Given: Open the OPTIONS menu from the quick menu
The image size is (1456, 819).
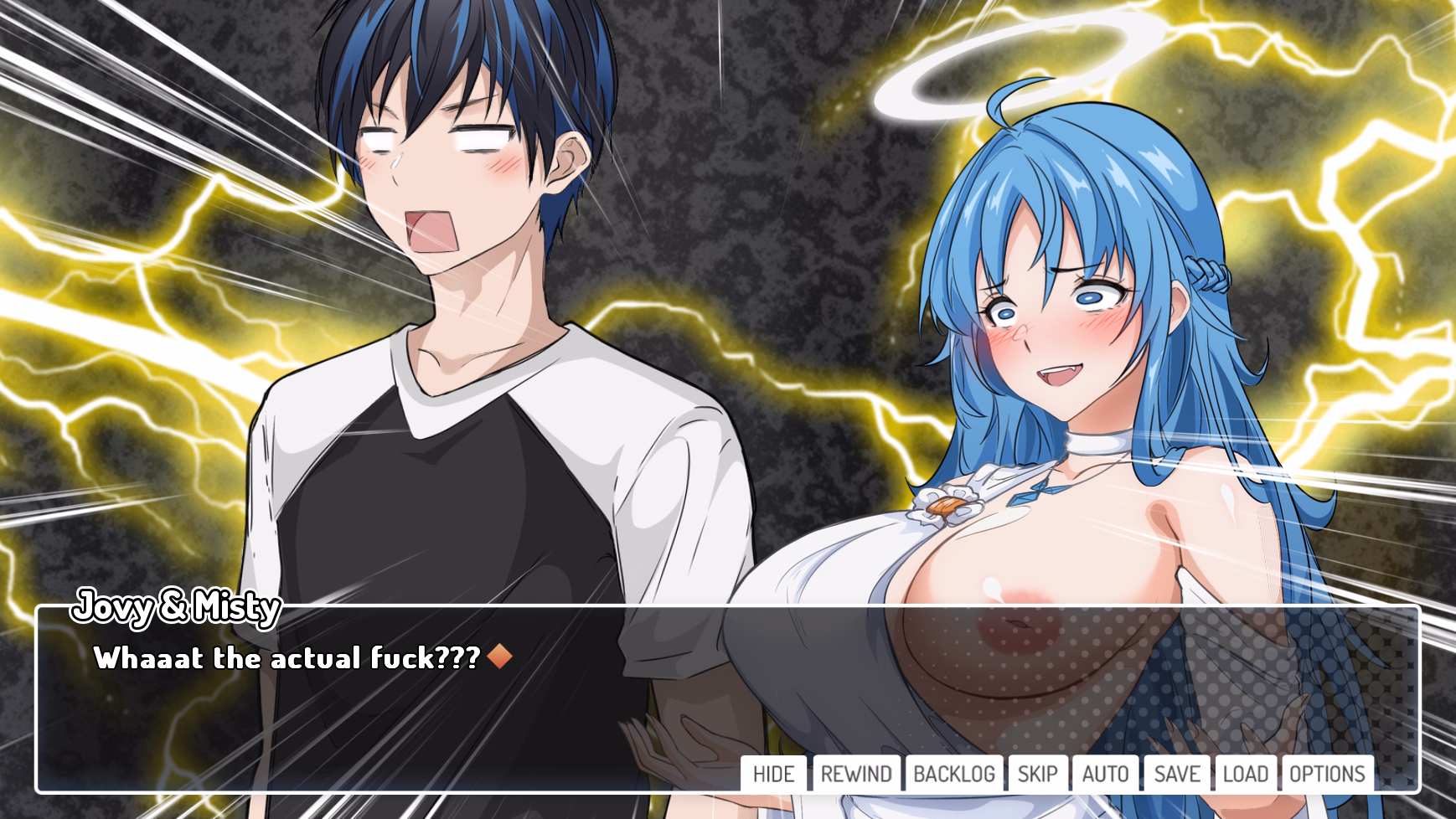Looking at the screenshot, I should click(x=1326, y=774).
